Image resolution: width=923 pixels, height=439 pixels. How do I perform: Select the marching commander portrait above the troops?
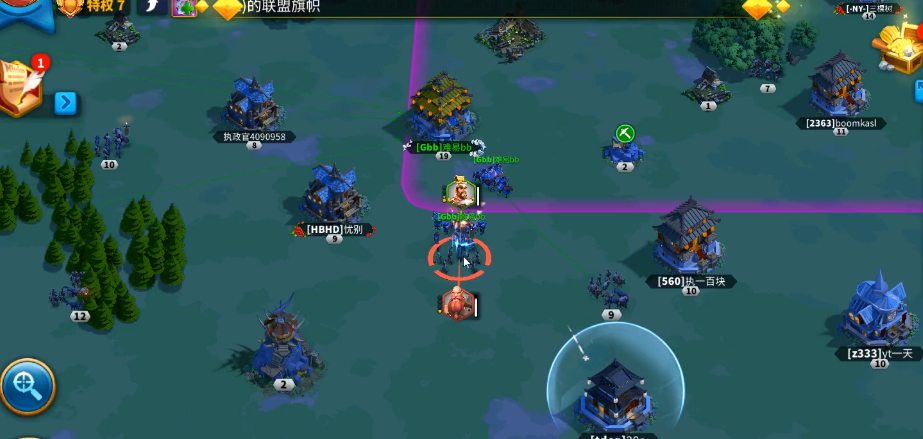point(459,190)
